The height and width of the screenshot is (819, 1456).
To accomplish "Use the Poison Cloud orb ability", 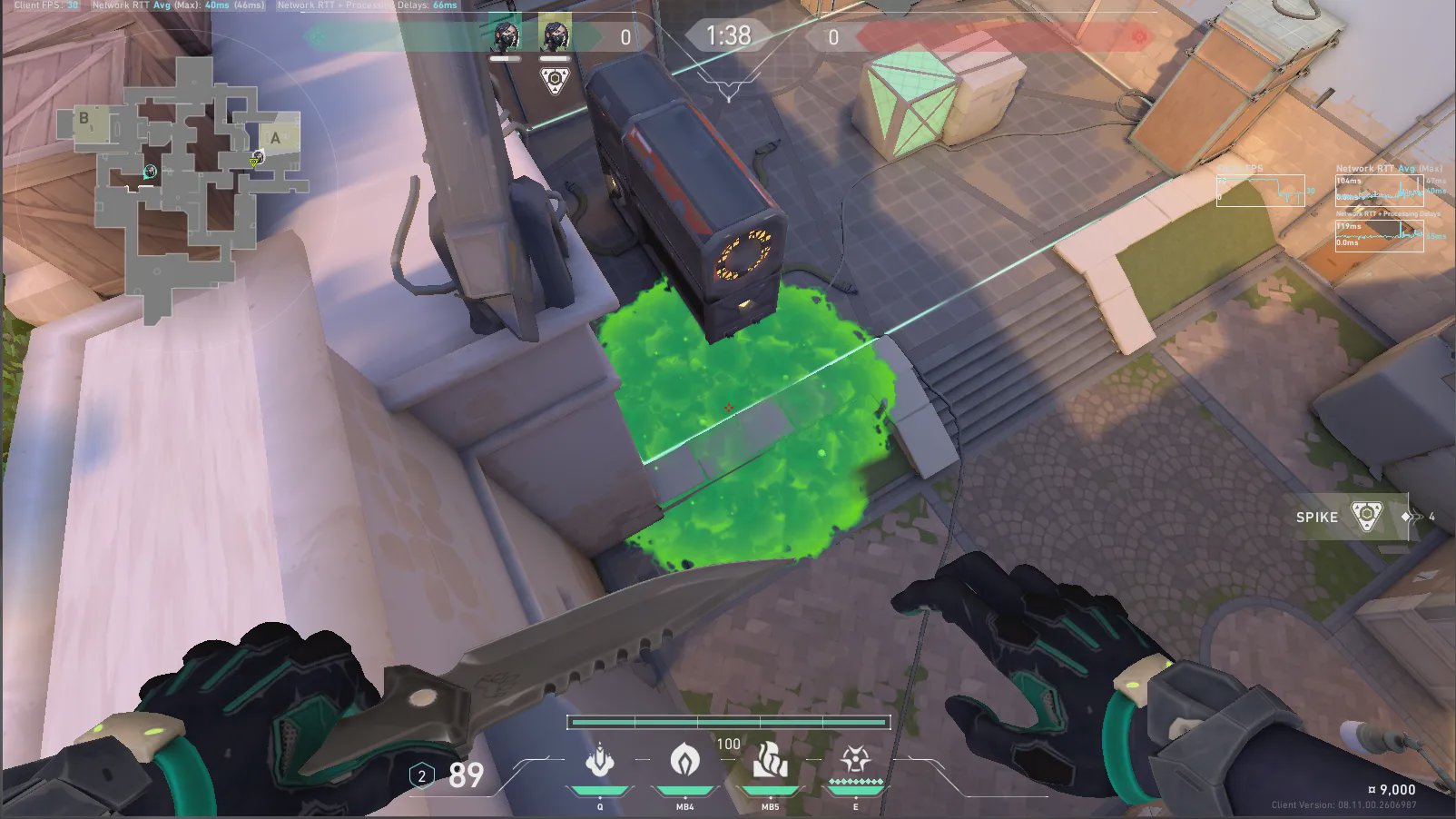I will point(684,761).
